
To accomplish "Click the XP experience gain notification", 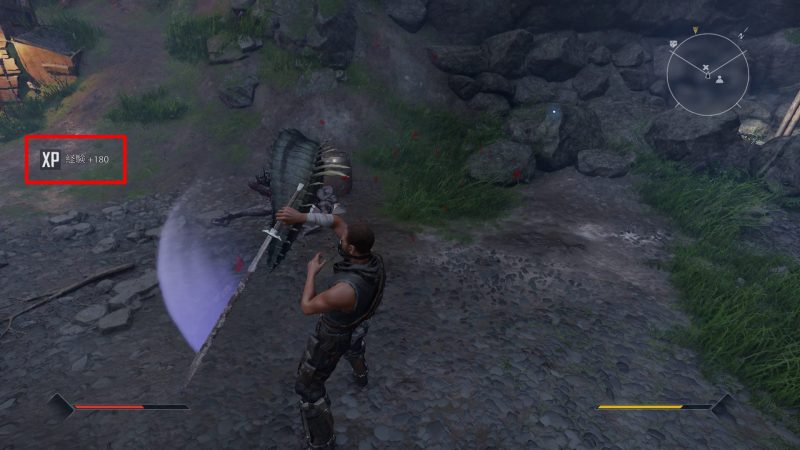I will coord(76,159).
